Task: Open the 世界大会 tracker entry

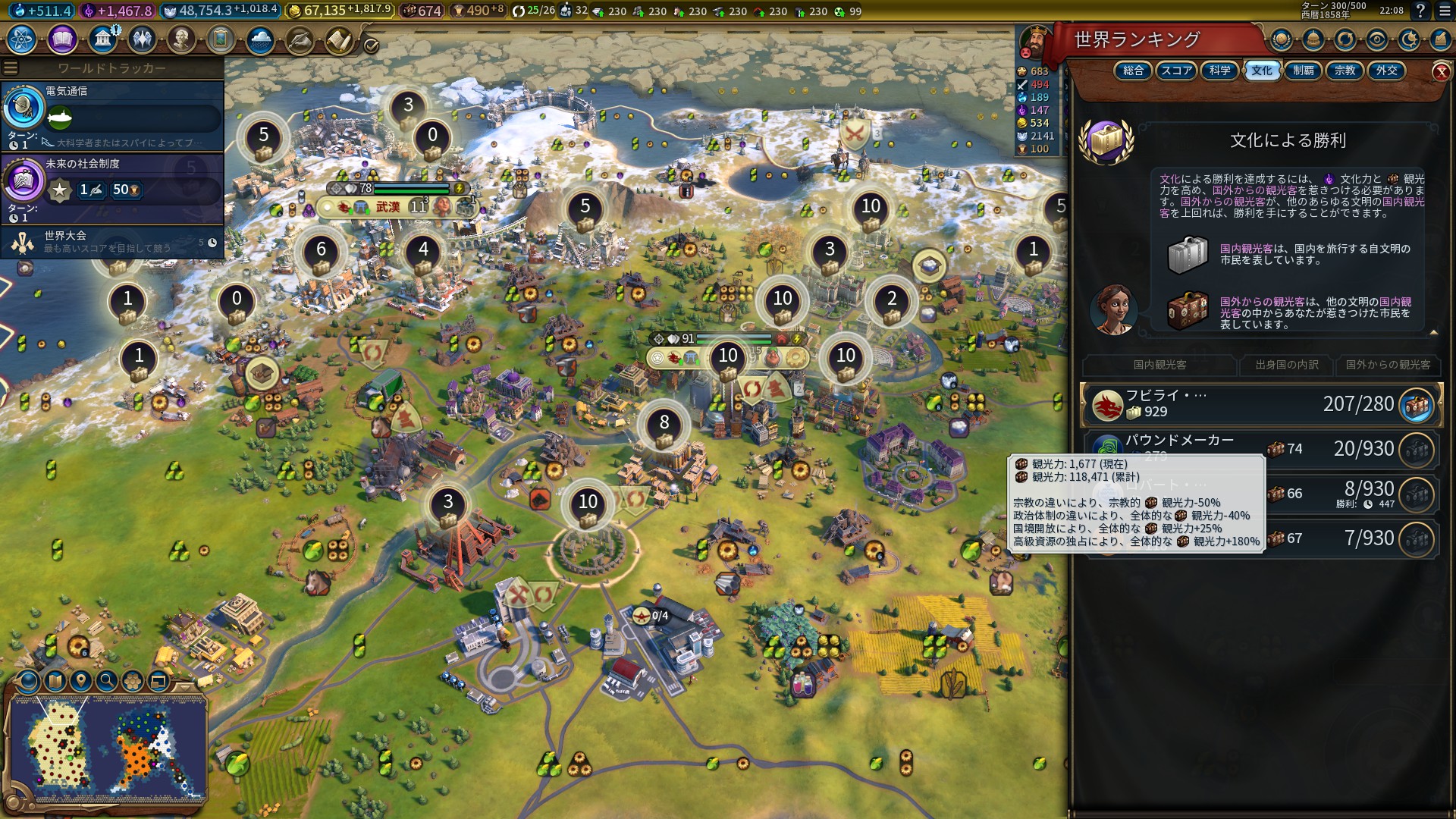Action: click(112, 242)
